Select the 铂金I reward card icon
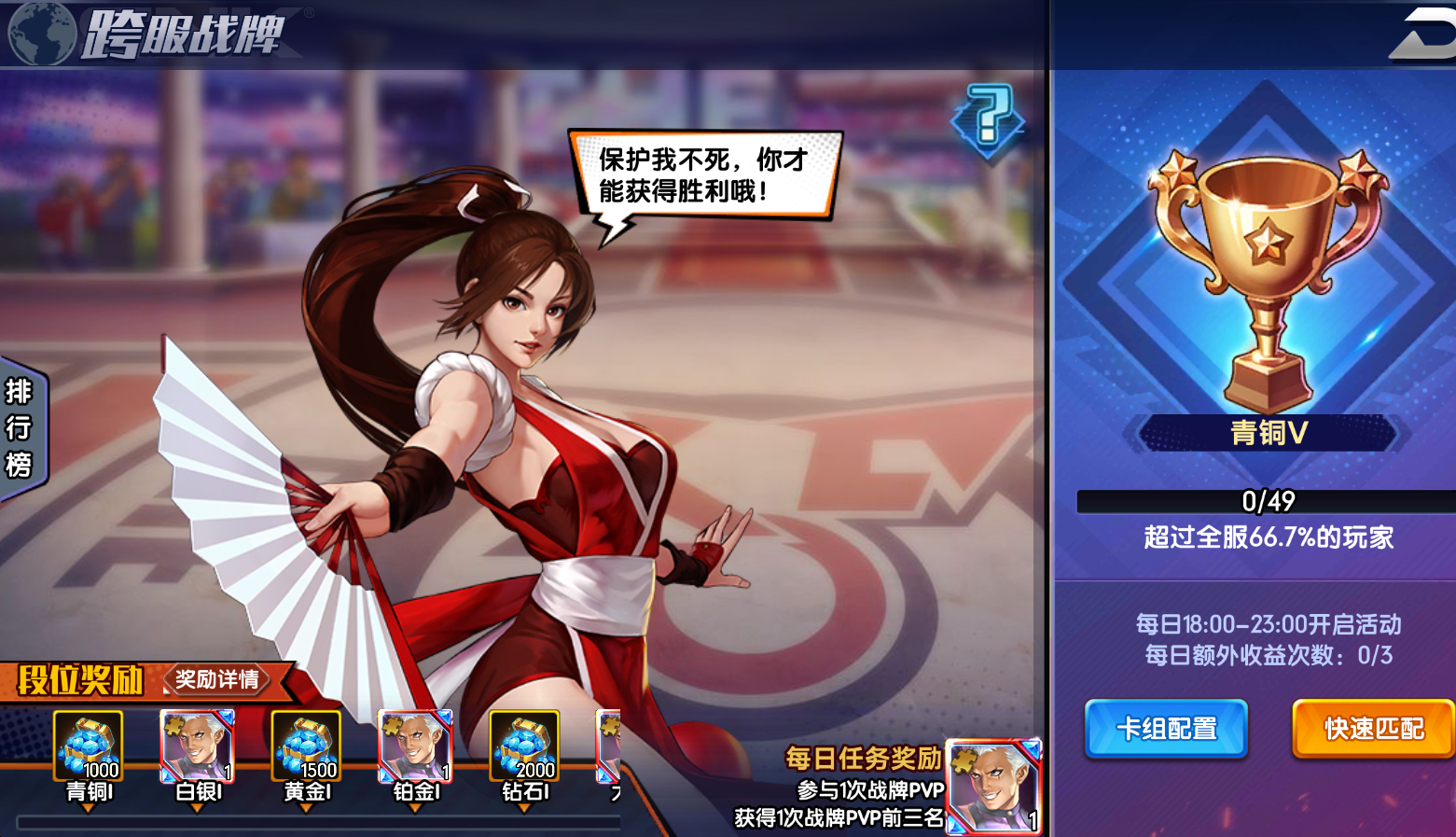Image resolution: width=1456 pixels, height=837 pixels. (415, 744)
